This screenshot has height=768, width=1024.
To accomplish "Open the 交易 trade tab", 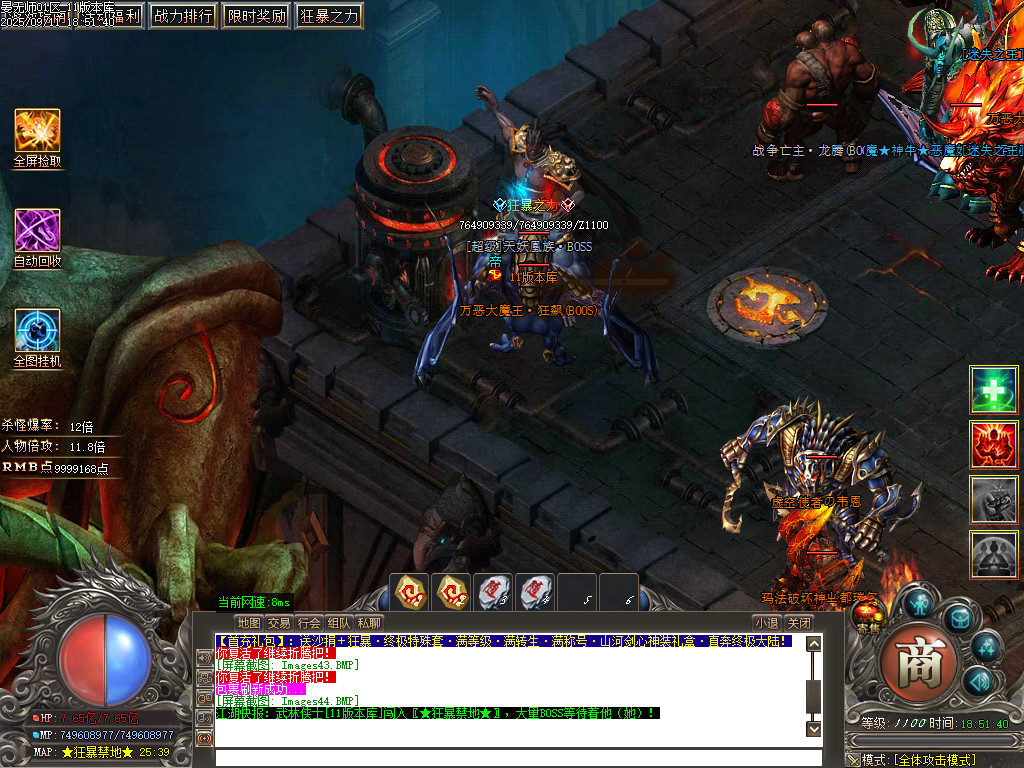I will 279,623.
